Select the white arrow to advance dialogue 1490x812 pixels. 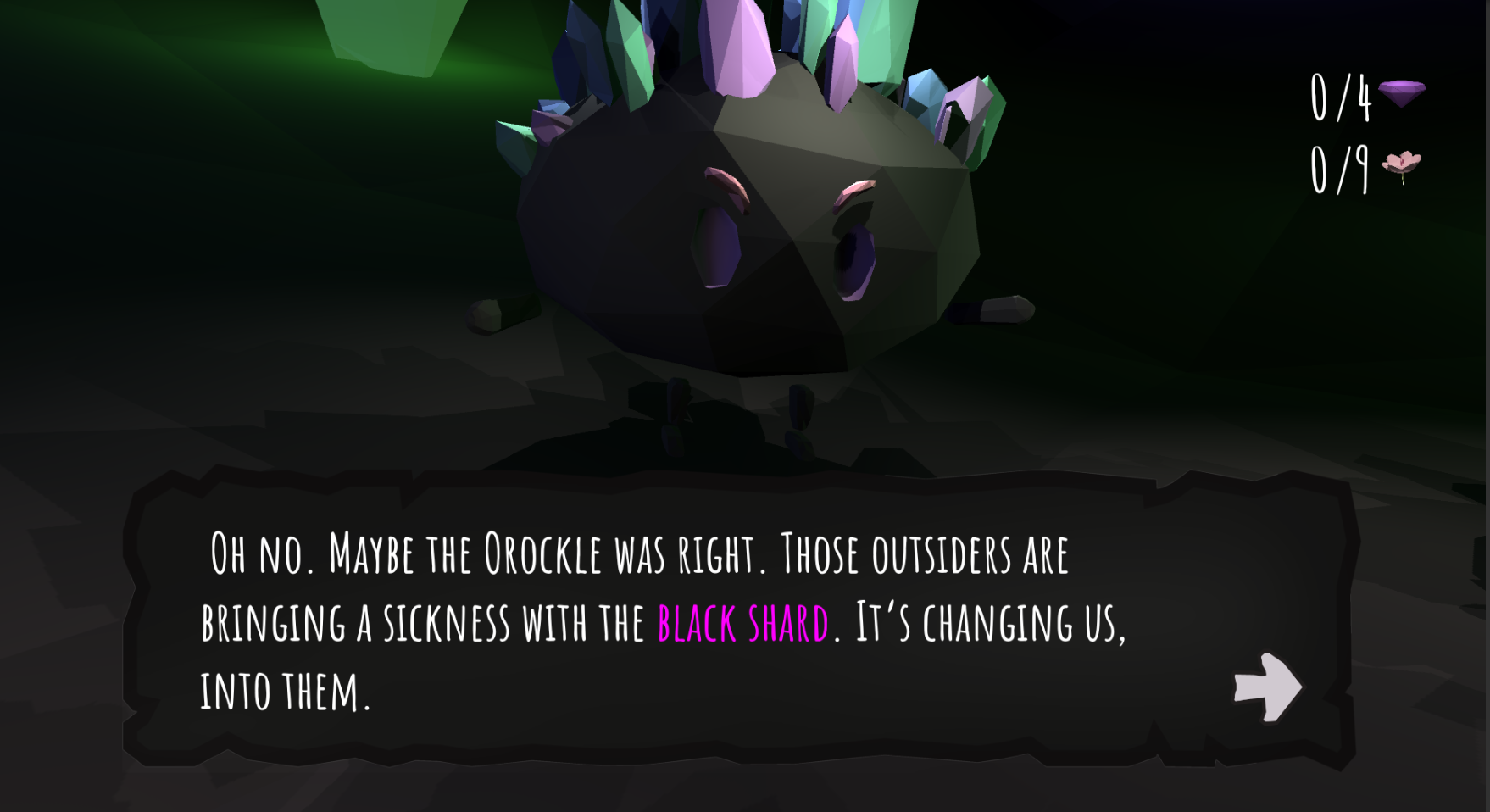1268,687
